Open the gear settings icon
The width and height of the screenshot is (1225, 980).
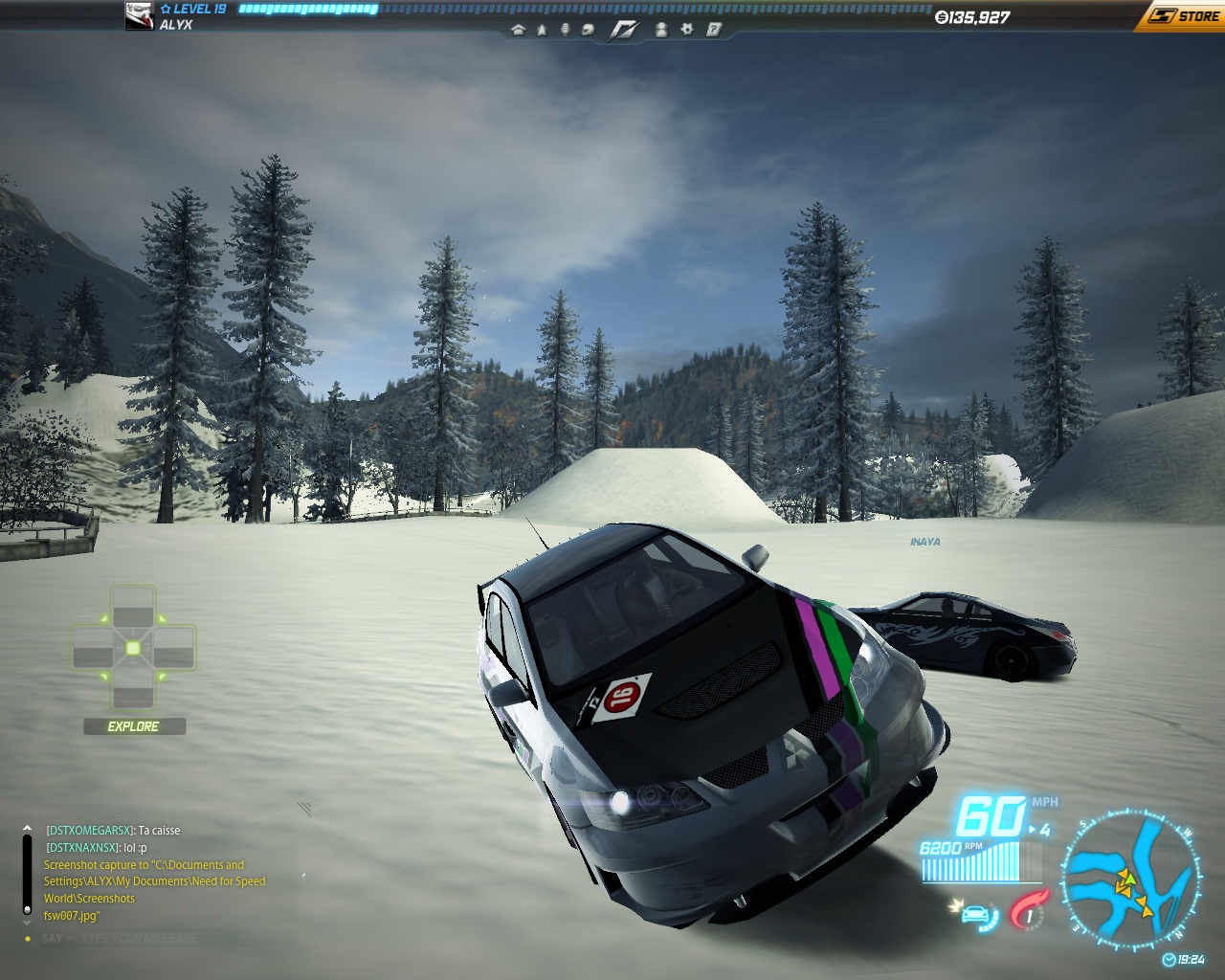686,30
